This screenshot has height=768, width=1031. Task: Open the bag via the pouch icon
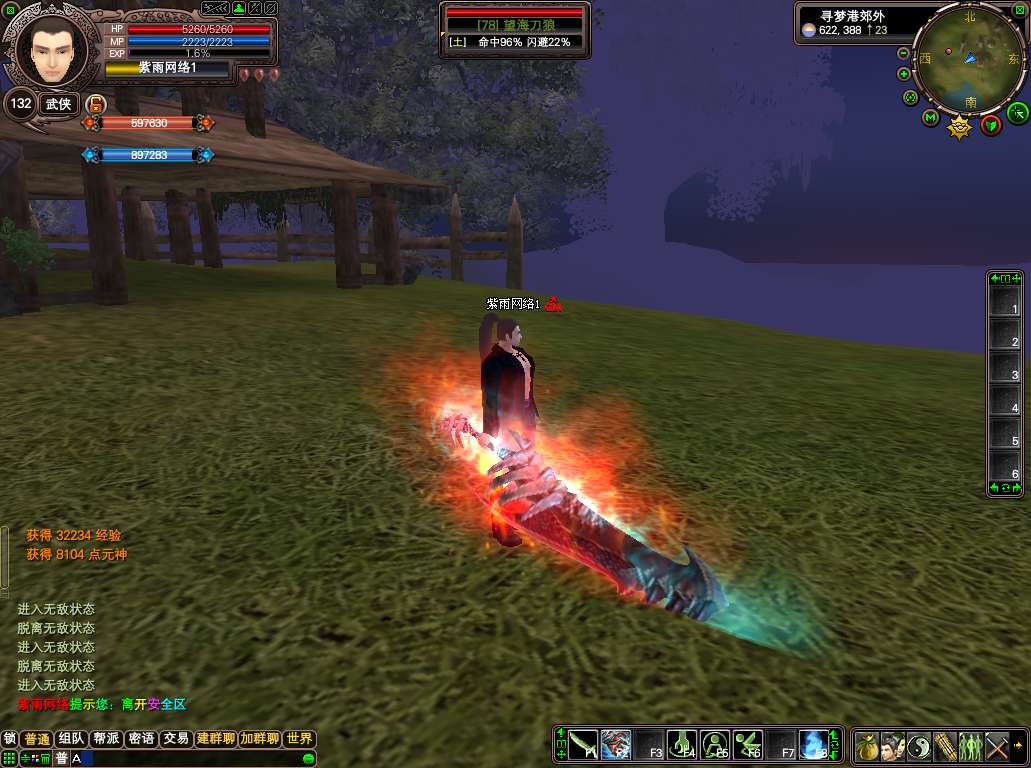click(867, 746)
